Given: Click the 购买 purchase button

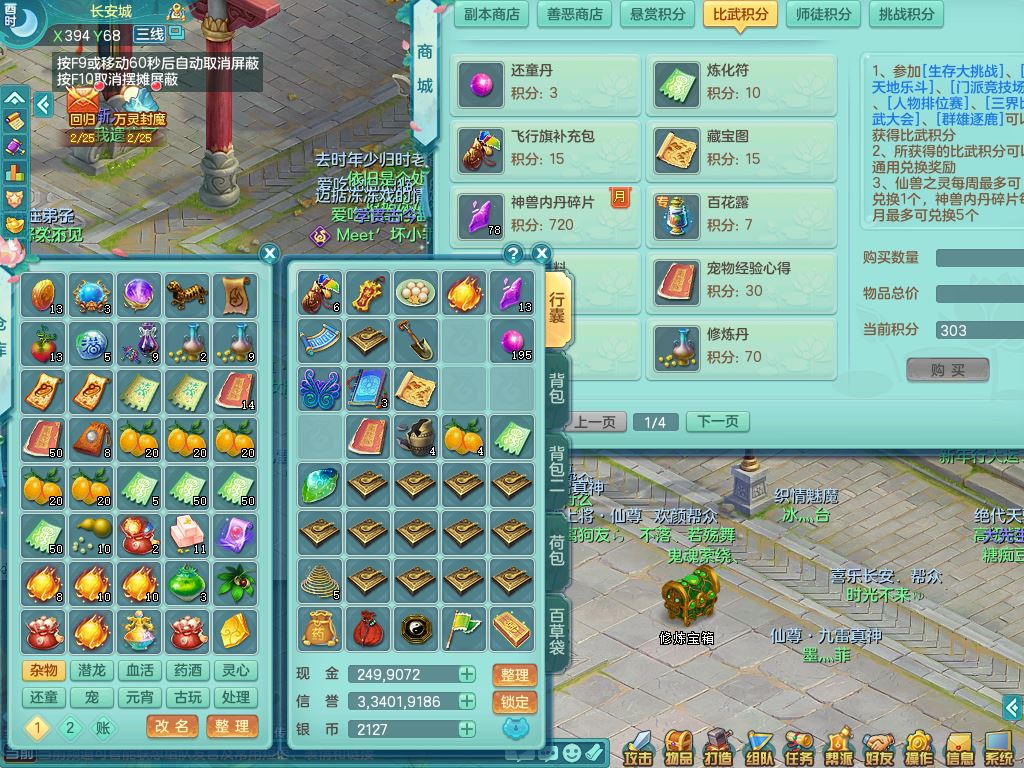Looking at the screenshot, I should [x=947, y=370].
